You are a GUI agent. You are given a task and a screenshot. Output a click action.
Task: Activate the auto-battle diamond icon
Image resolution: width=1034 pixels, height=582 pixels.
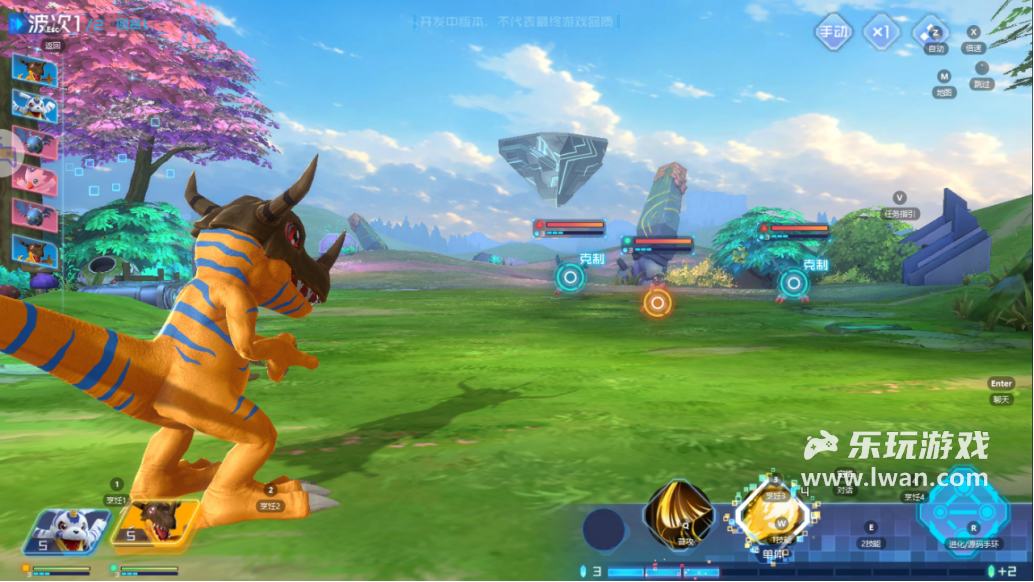[x=932, y=30]
